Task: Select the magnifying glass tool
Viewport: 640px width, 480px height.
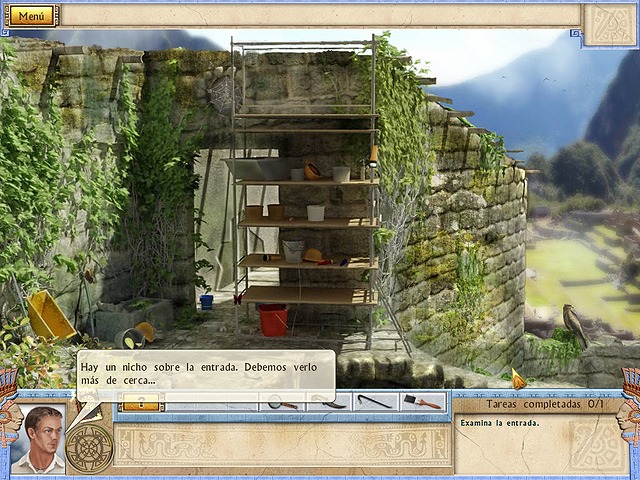Action: (282, 402)
